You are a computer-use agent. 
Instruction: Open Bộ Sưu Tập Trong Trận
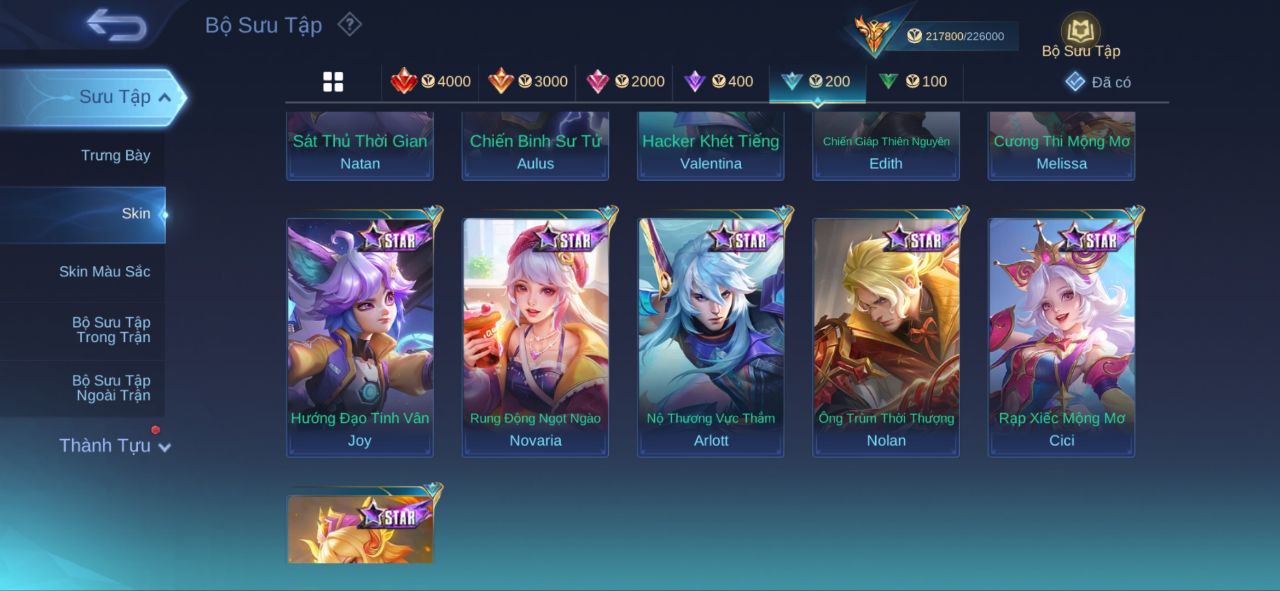coord(110,330)
